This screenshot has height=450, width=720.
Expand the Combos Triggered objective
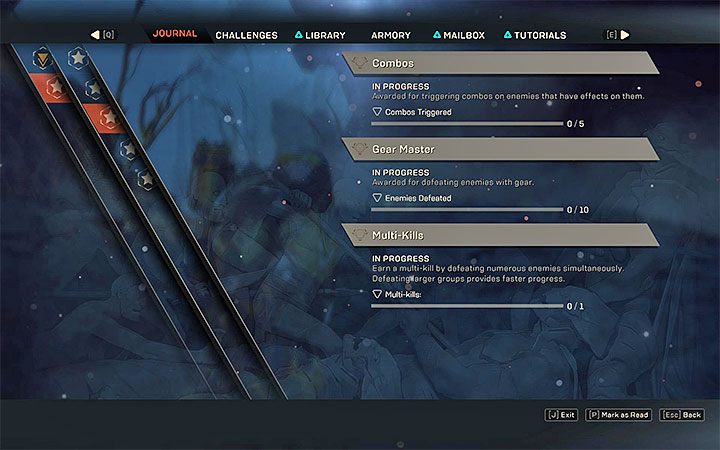pos(376,112)
